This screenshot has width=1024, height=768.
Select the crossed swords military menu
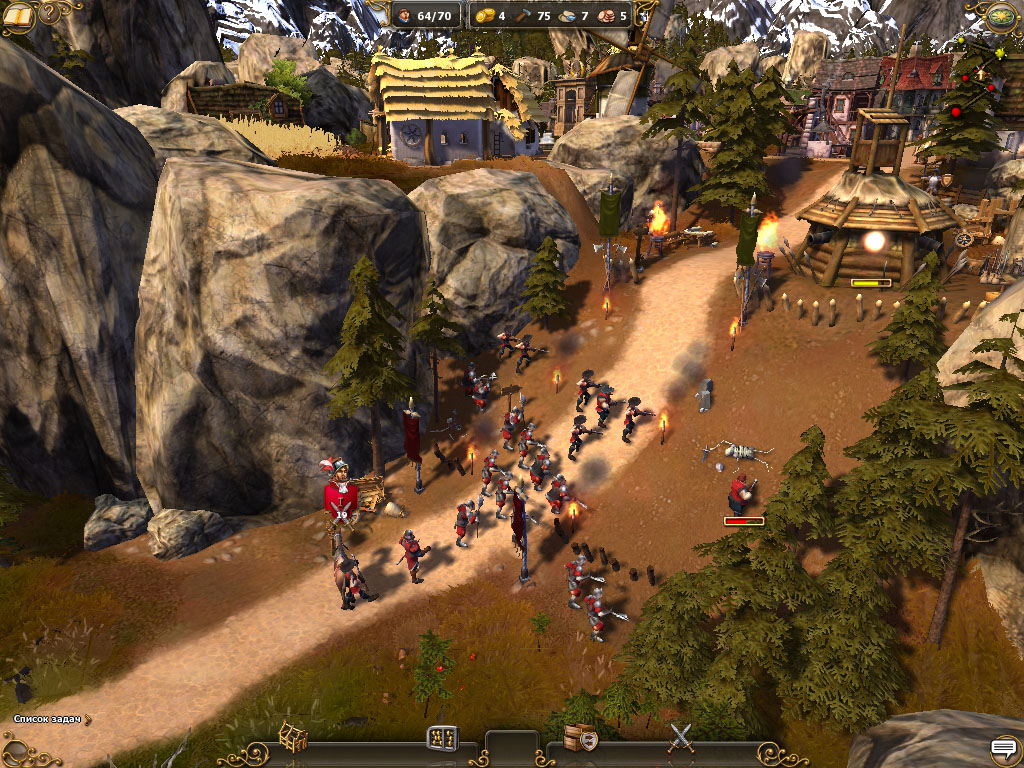coord(681,738)
